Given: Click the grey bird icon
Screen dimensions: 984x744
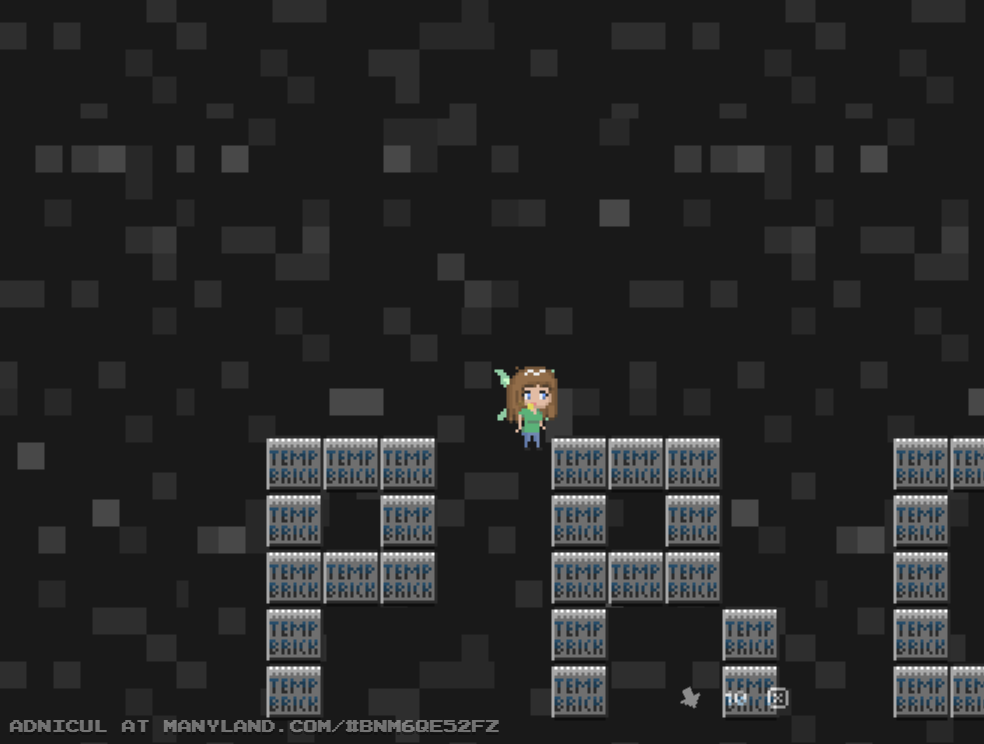Looking at the screenshot, I should [x=690, y=697].
